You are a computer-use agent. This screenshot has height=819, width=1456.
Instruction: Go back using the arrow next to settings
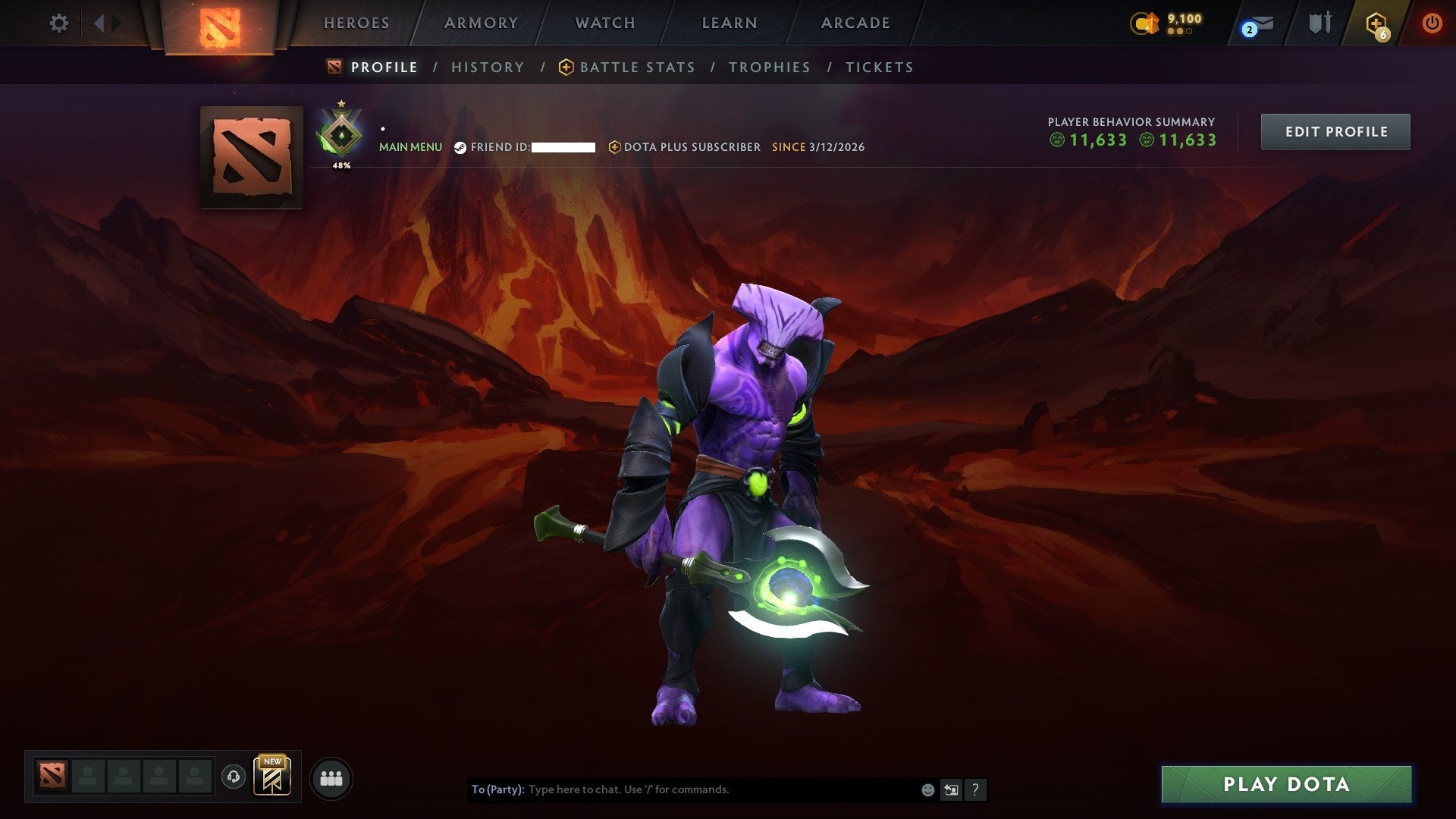101,23
